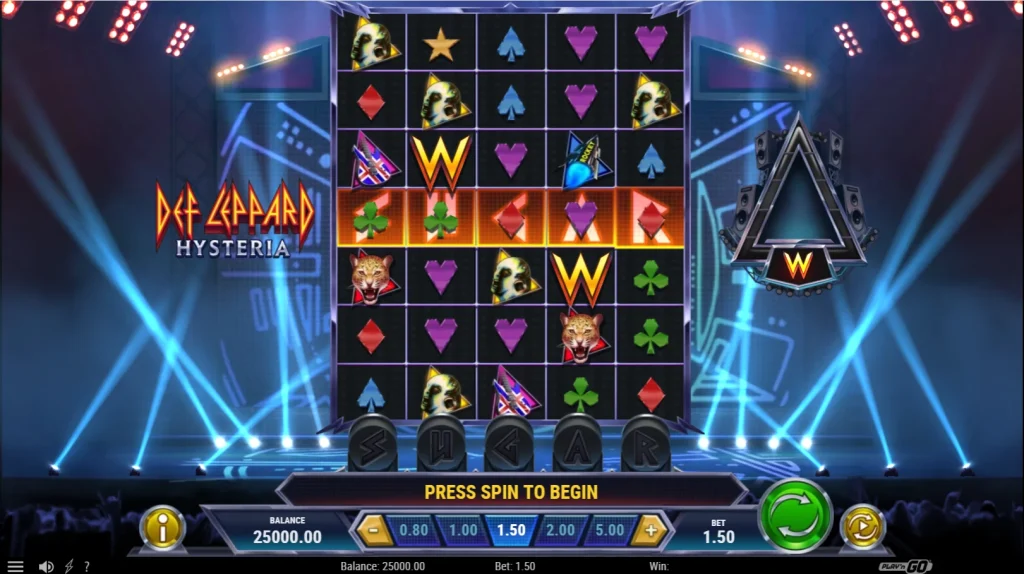
Task: Toggle the sound speaker icon
Action: tap(46, 566)
